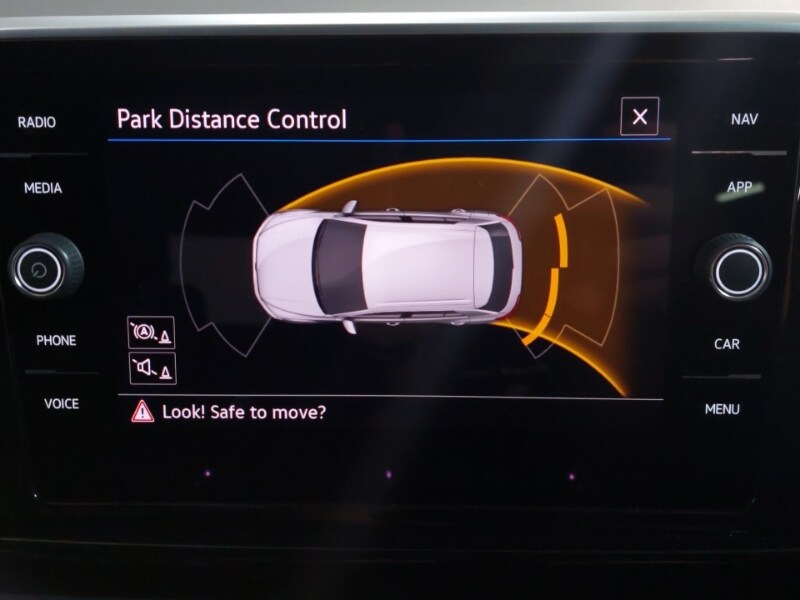Toggle the manoeuvre braking icon
The width and height of the screenshot is (800, 600).
click(x=151, y=332)
